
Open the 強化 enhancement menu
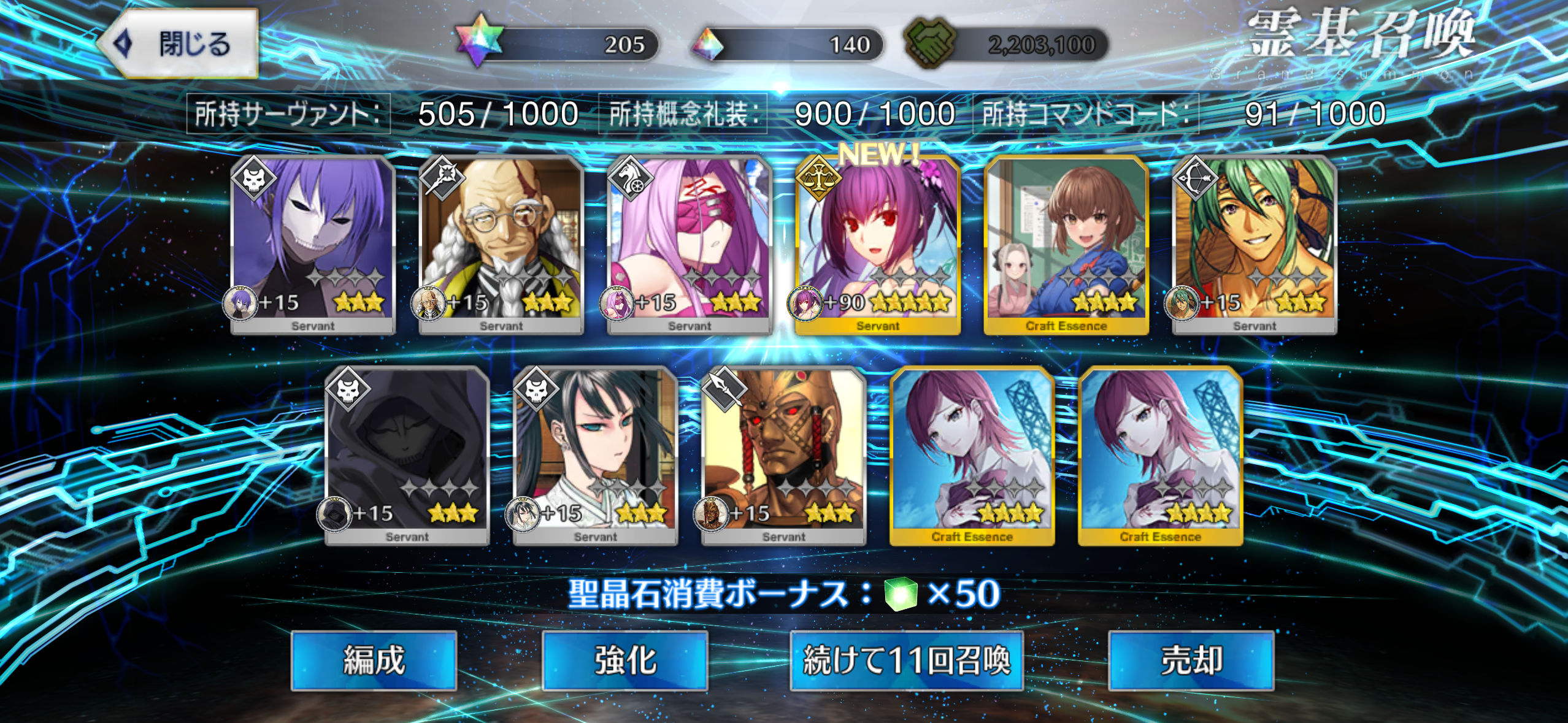(625, 660)
